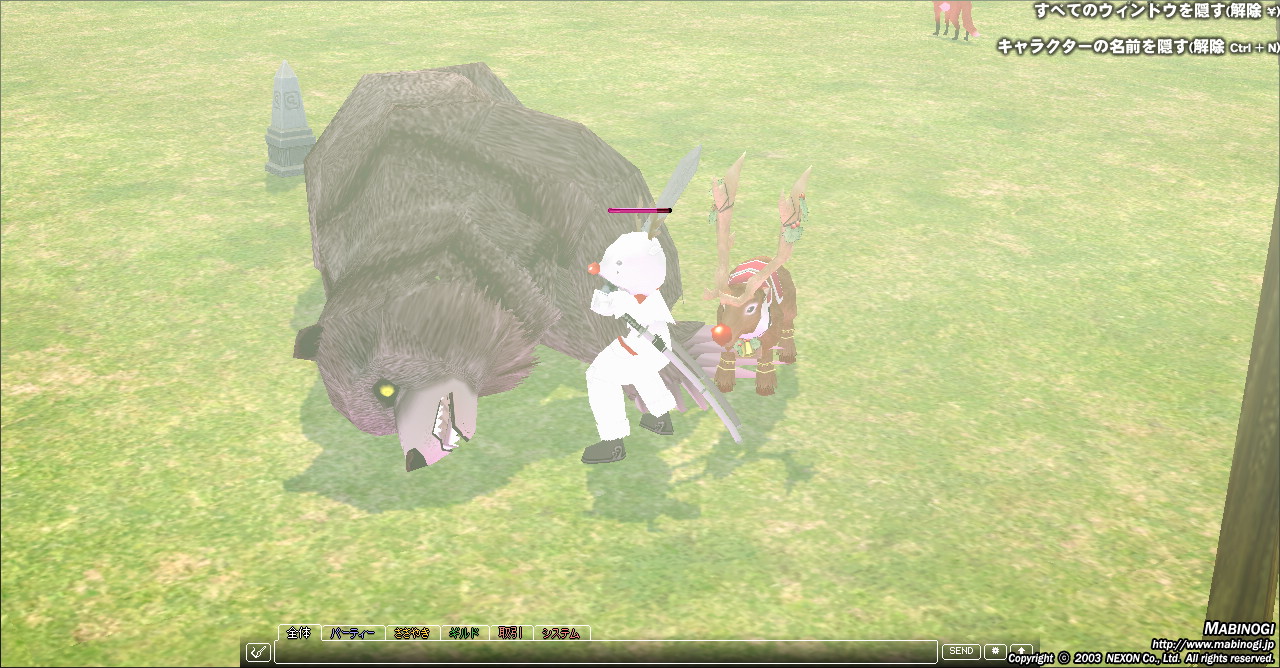Switch to the ギルド chat tab

463,633
